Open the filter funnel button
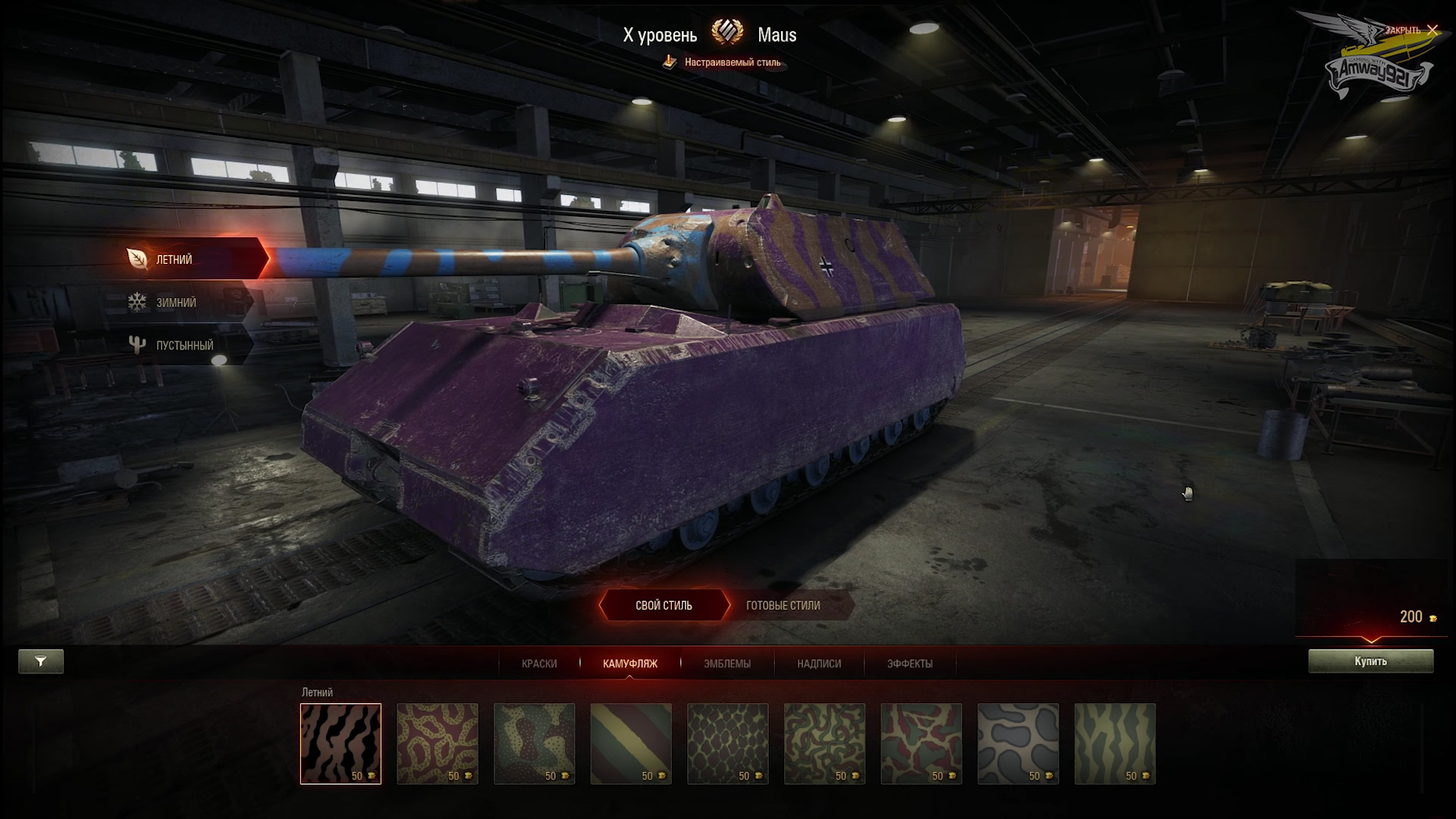Viewport: 1456px width, 819px height. [x=41, y=661]
